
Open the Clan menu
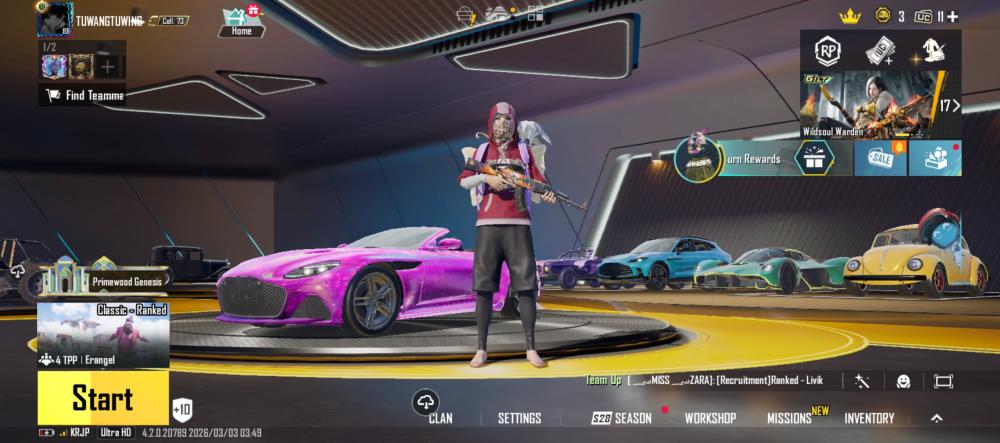439,417
